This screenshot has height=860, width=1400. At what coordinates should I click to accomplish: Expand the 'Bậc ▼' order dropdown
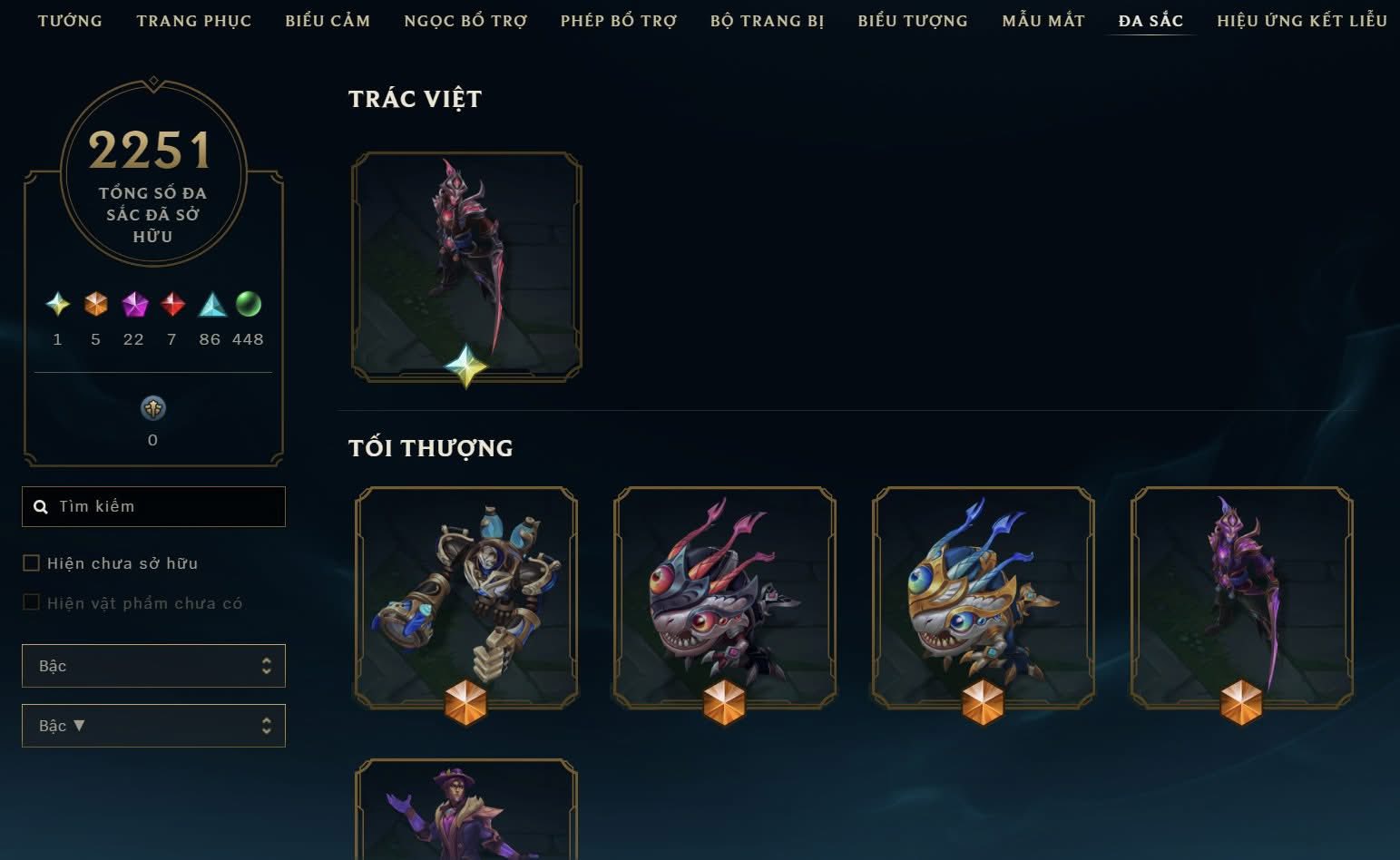[x=152, y=725]
